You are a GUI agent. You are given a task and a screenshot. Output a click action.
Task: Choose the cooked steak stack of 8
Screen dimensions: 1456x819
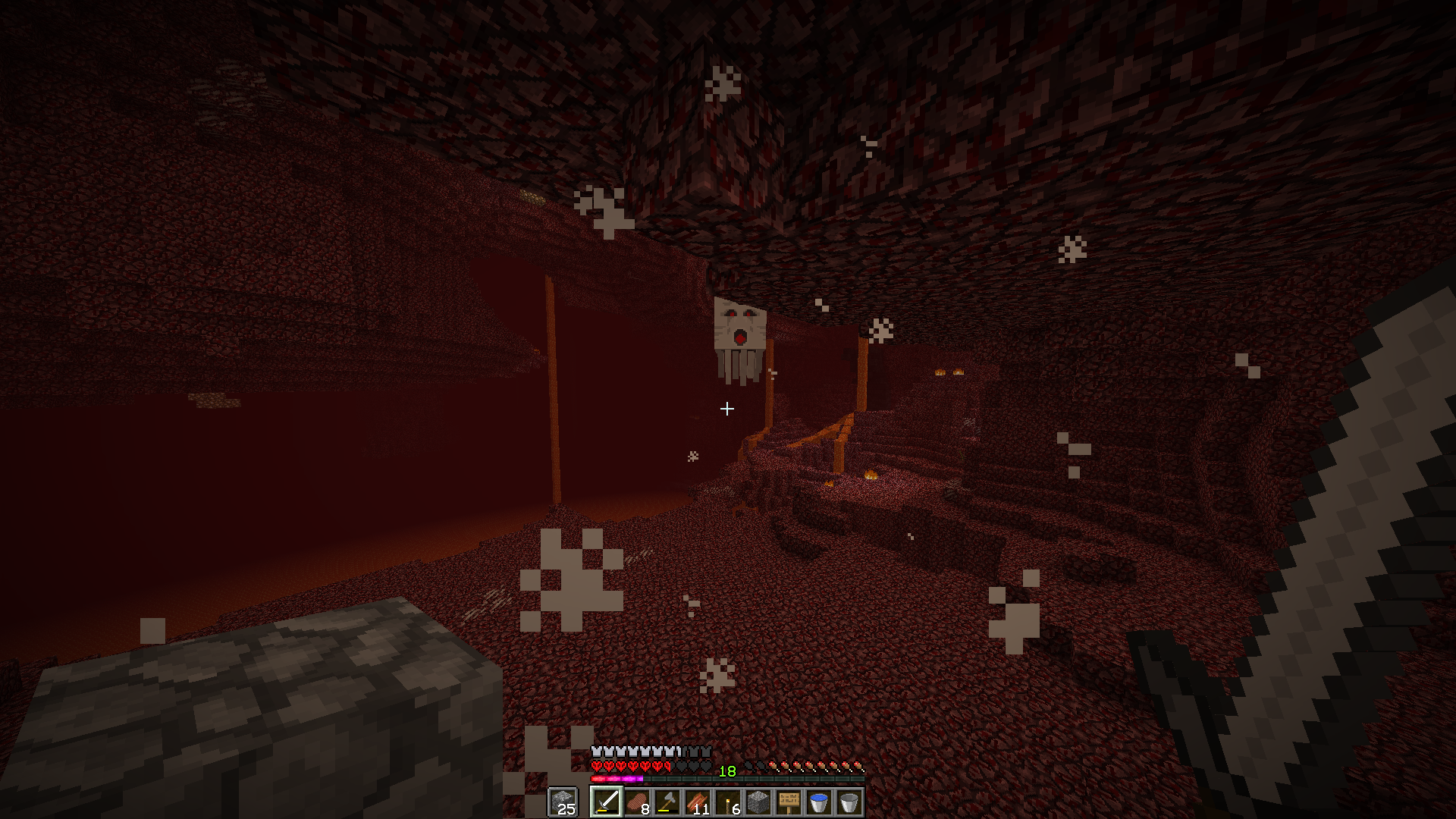tap(637, 802)
